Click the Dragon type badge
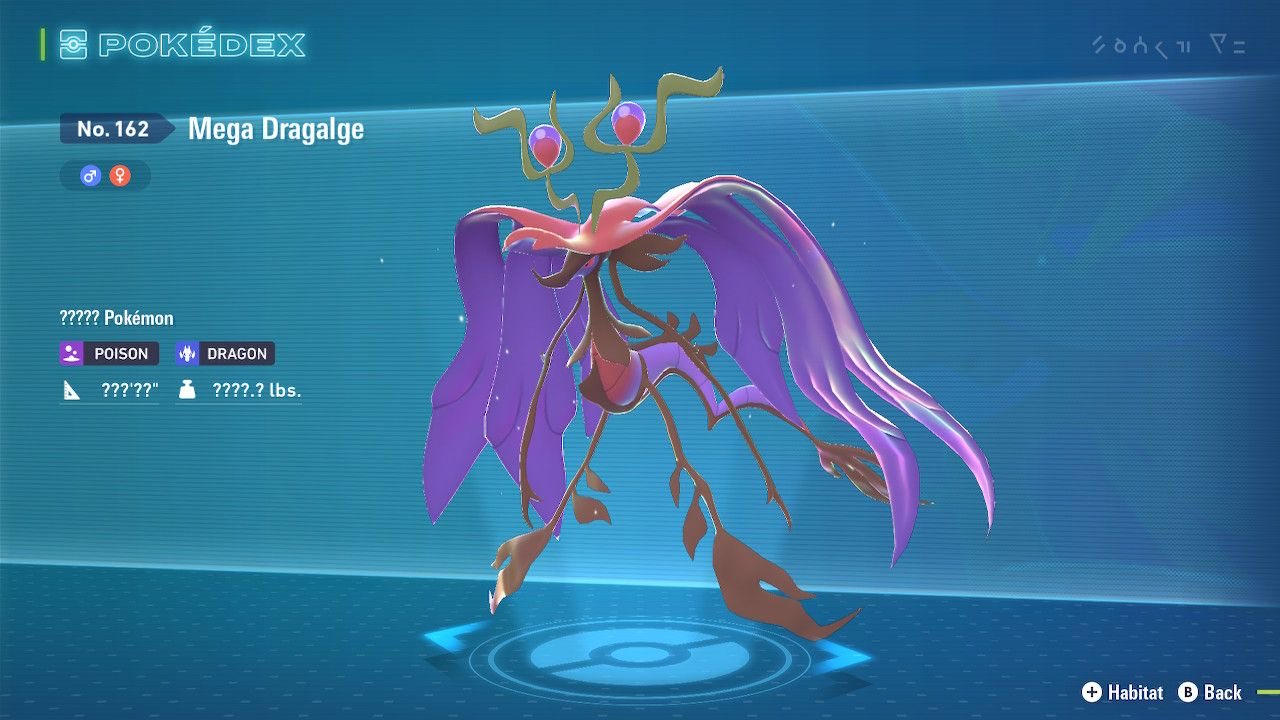The height and width of the screenshot is (720, 1280). 224,353
